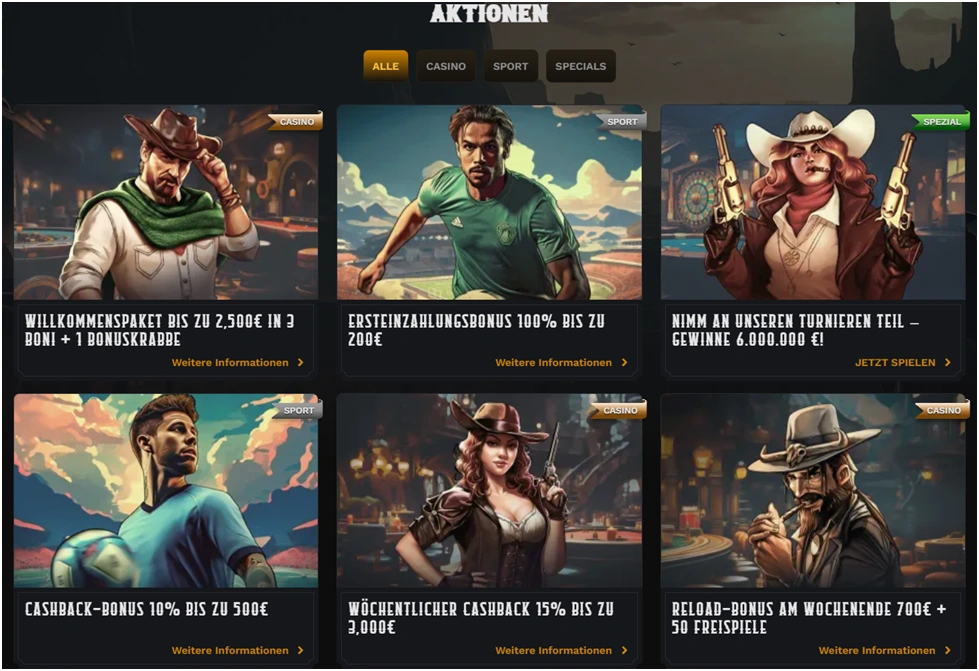Show the SPORT promotions tab

(510, 66)
